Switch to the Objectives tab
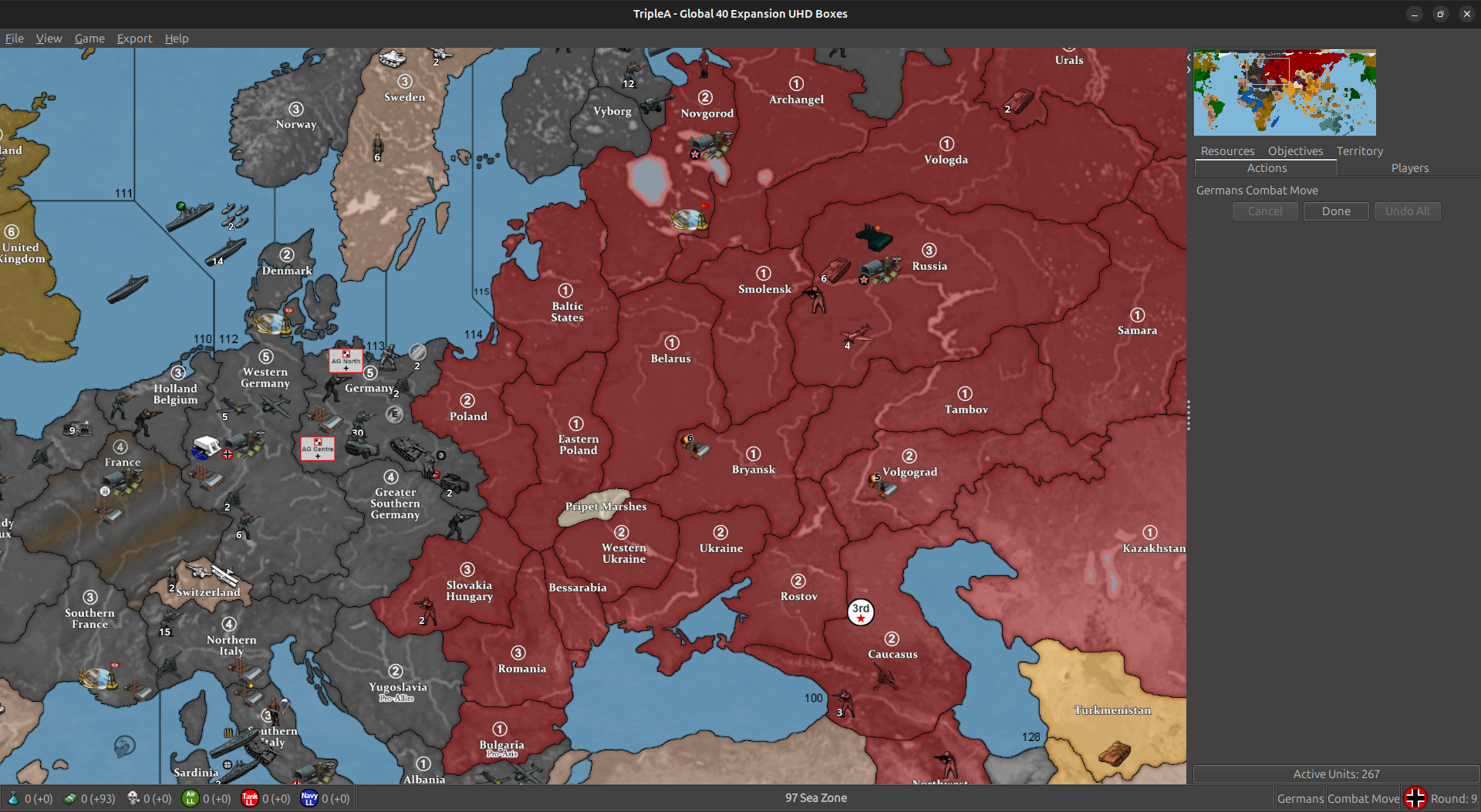This screenshot has width=1481, height=812. pos(1295,151)
